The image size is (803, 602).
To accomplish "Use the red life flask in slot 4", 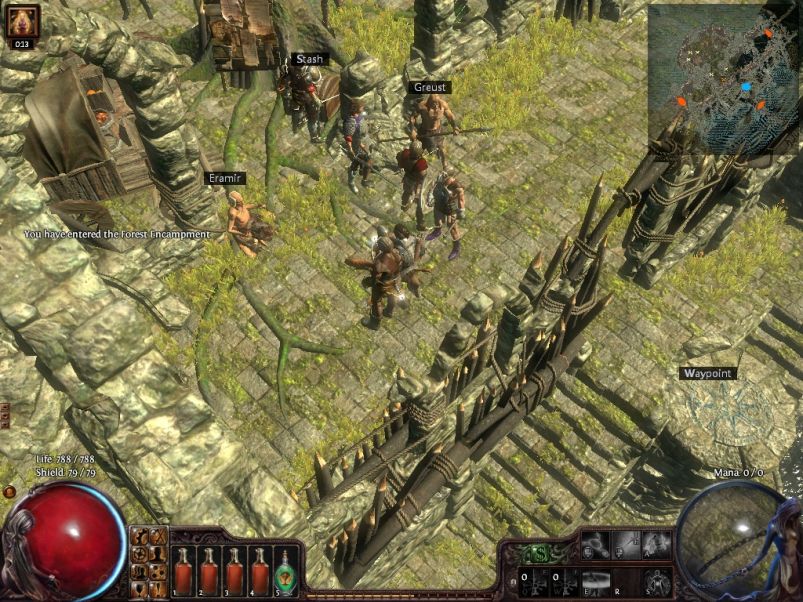I will point(260,572).
